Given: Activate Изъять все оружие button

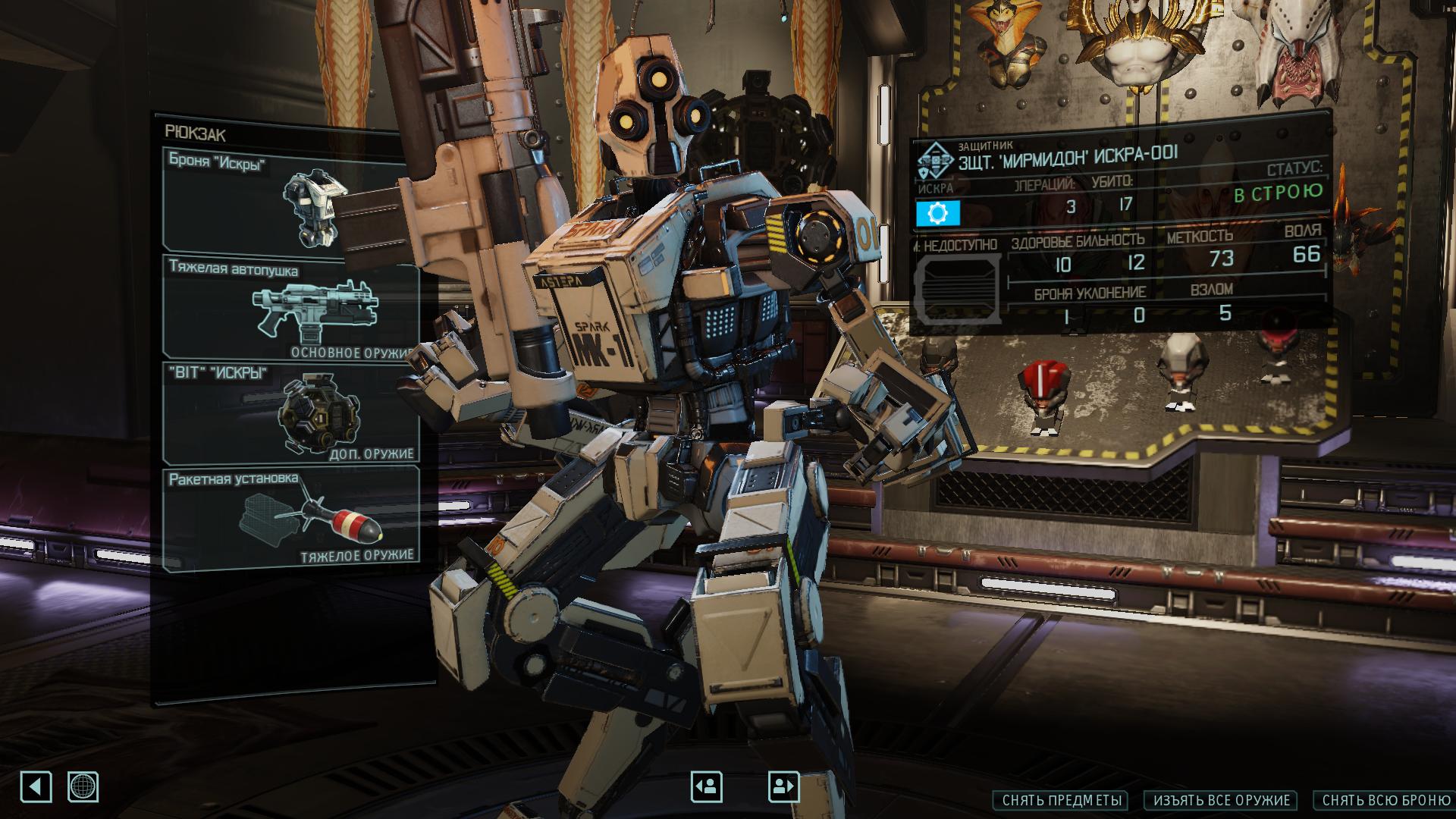Looking at the screenshot, I should (x=1221, y=800).
